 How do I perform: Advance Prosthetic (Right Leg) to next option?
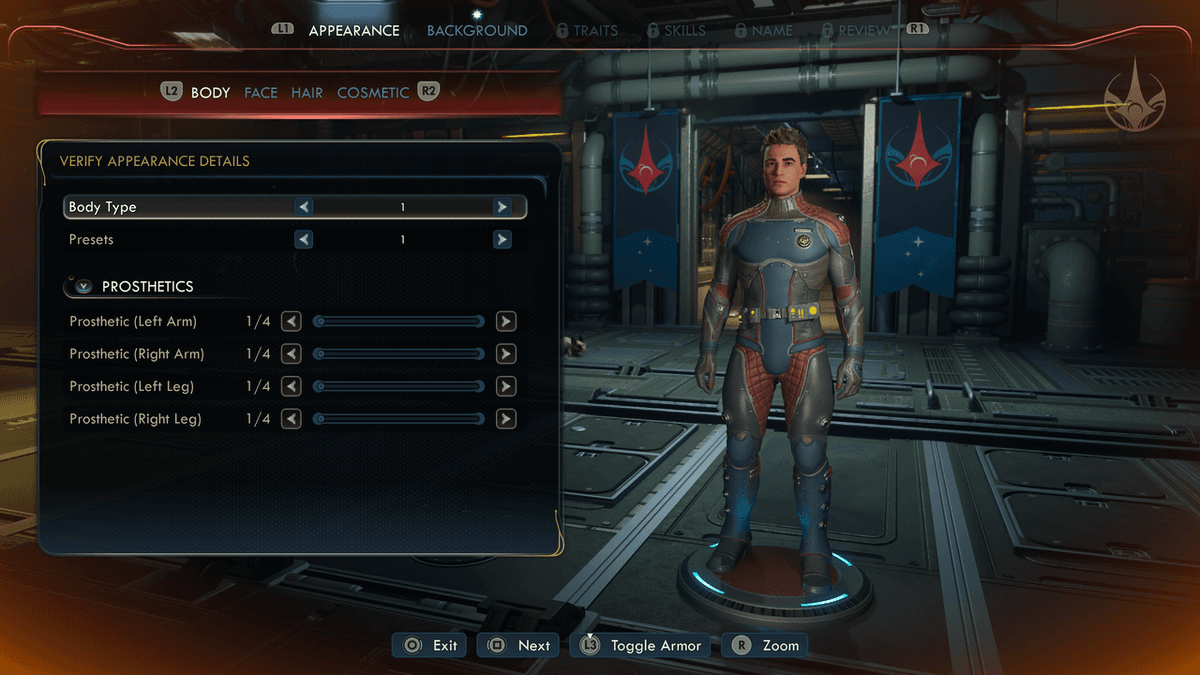tap(506, 419)
